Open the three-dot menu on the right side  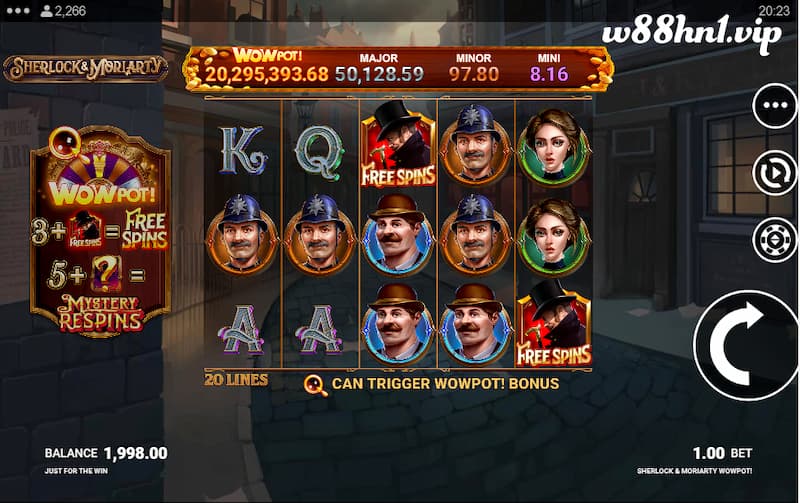774,106
